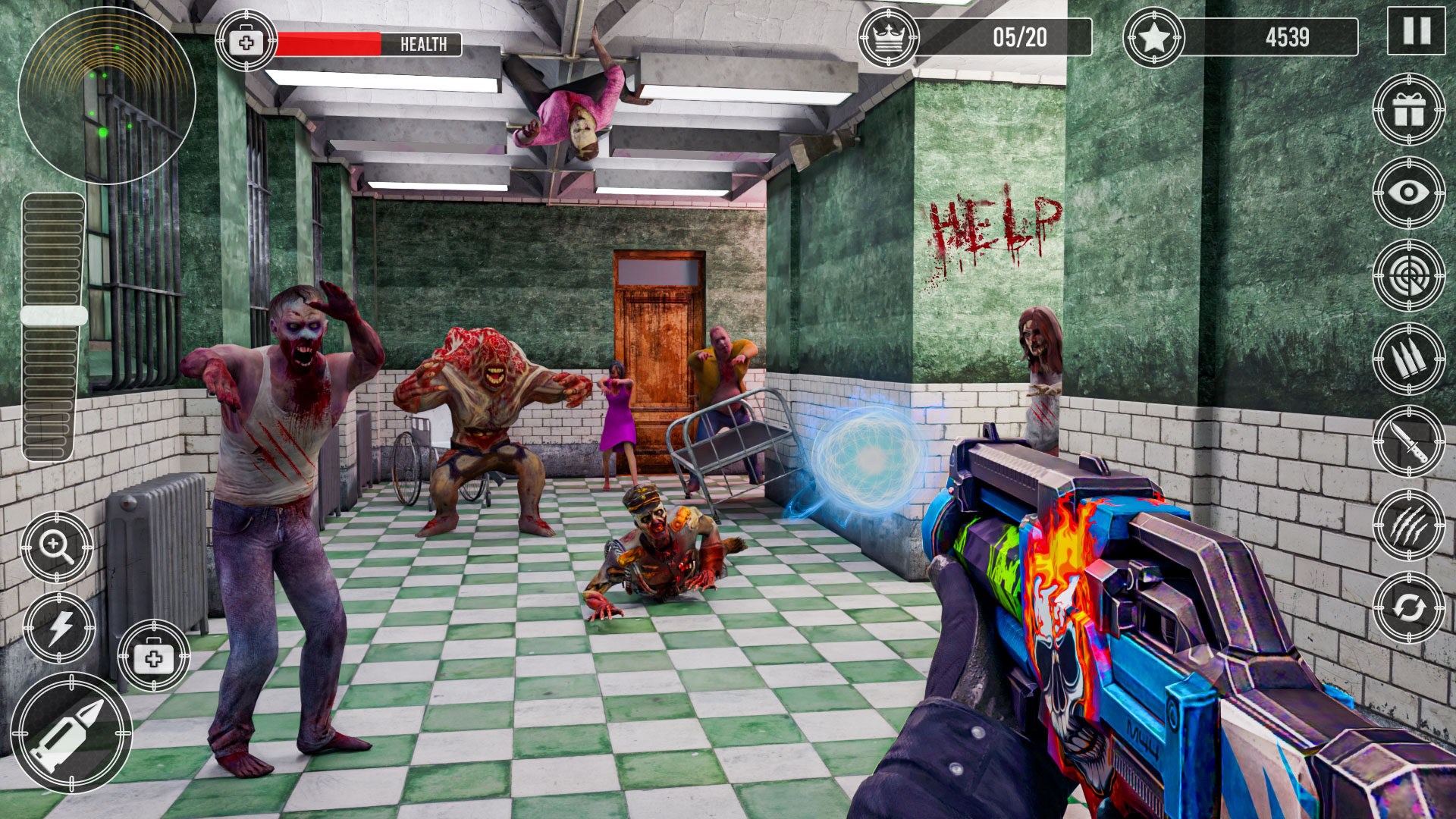The image size is (1456, 819).
Task: Switch to the knife weapon
Action: tap(1408, 441)
